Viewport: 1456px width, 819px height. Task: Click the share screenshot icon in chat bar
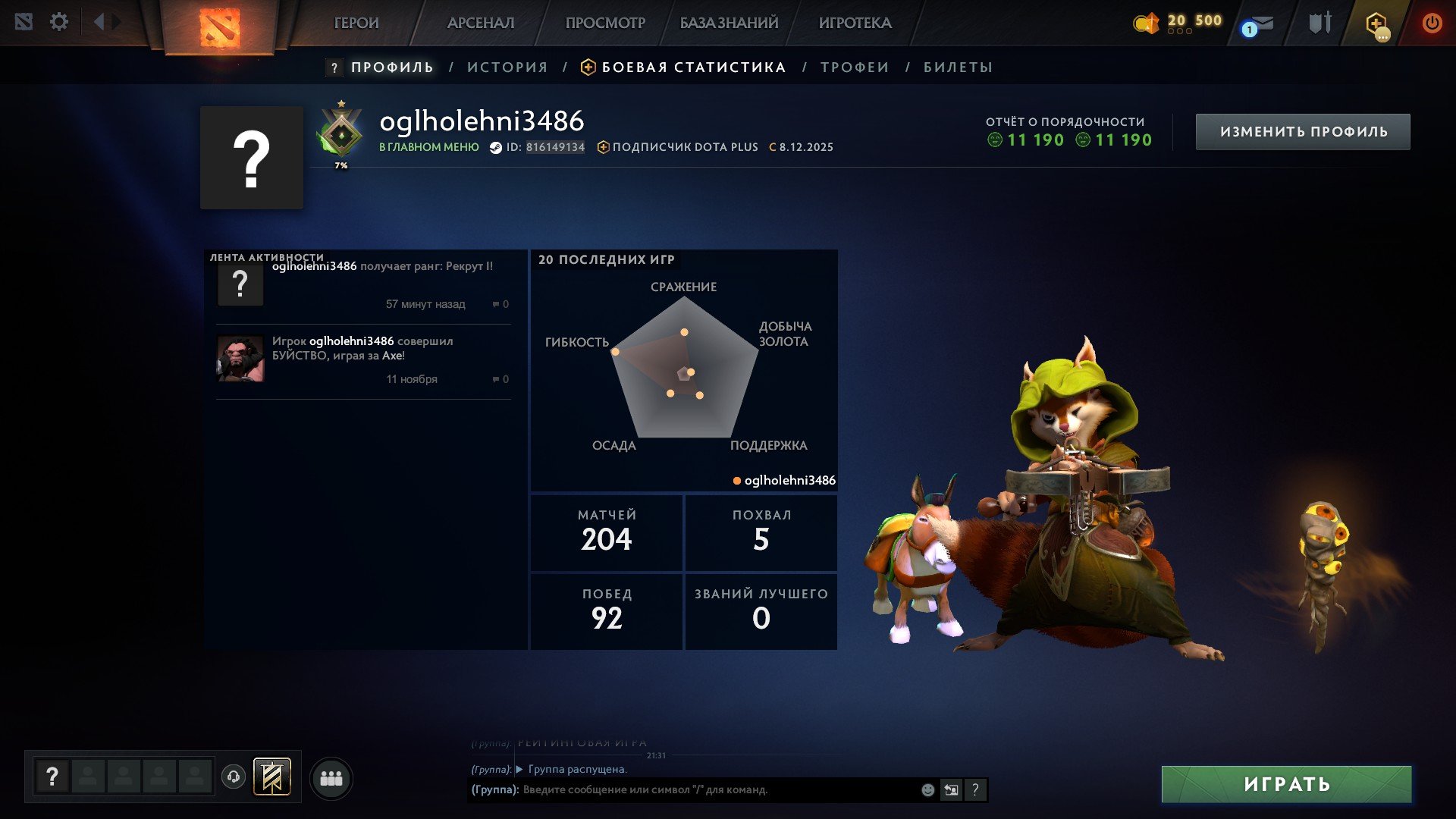click(x=952, y=789)
